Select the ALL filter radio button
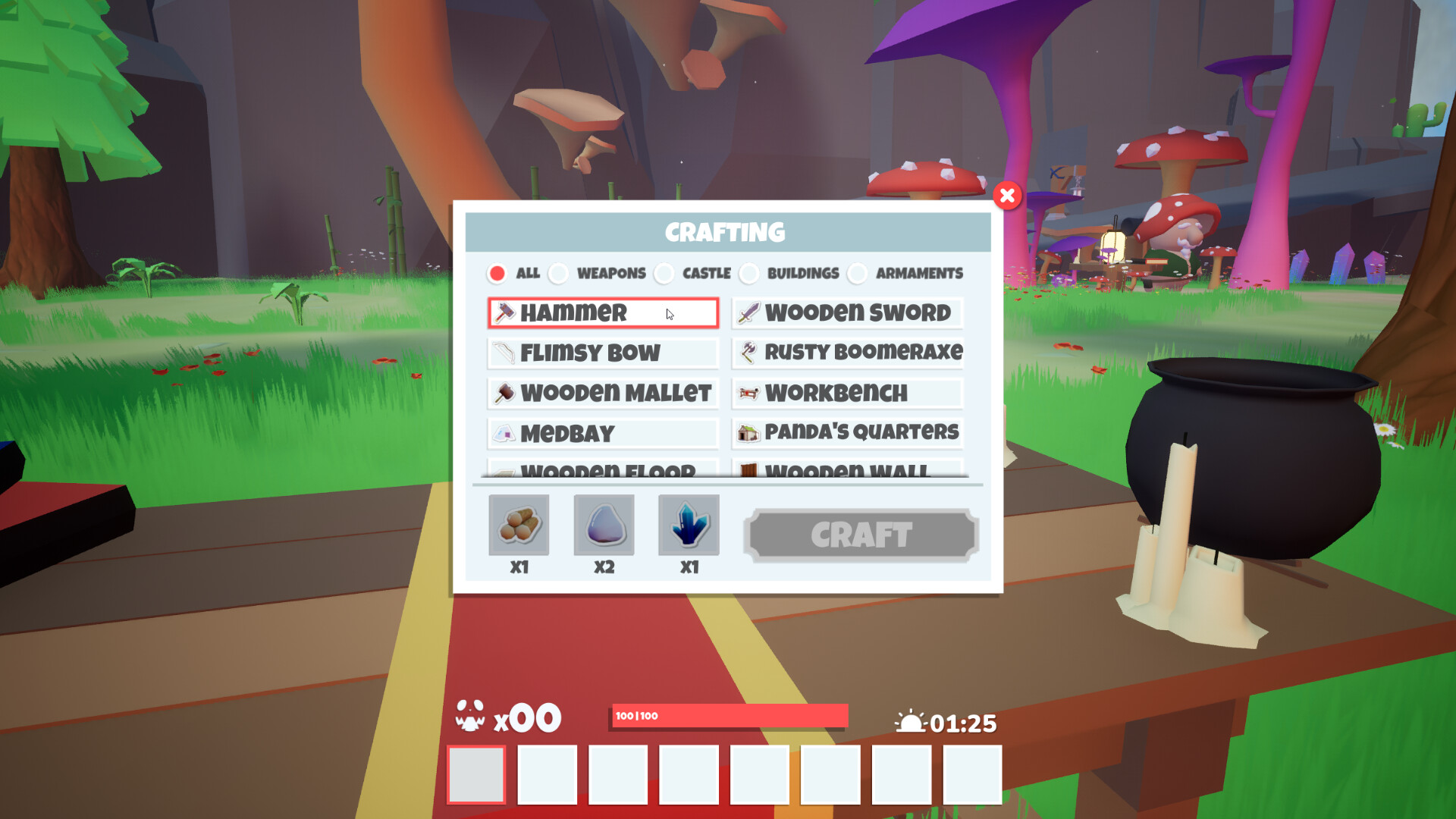 (x=498, y=273)
